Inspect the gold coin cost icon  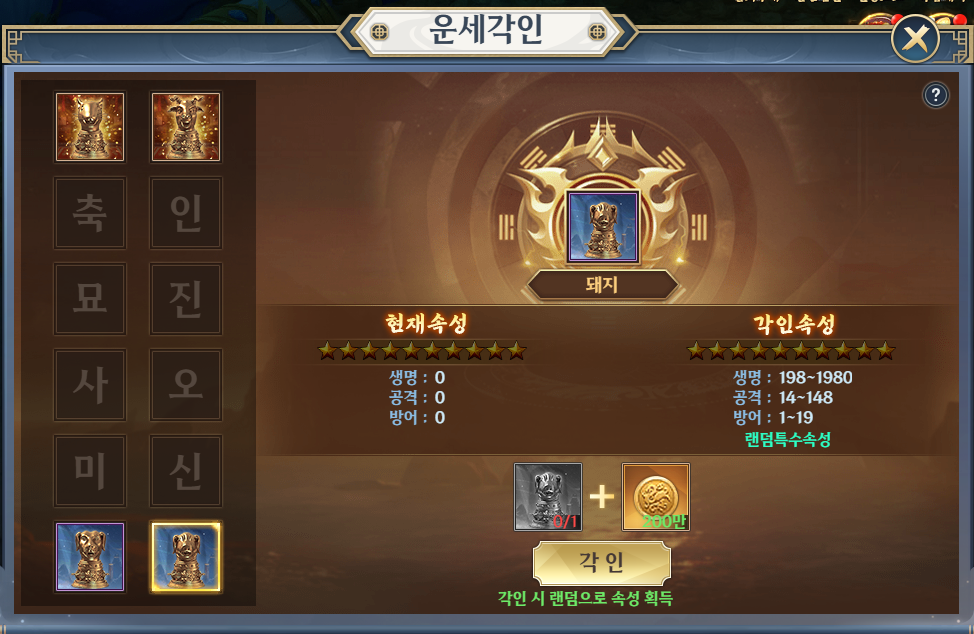point(656,497)
